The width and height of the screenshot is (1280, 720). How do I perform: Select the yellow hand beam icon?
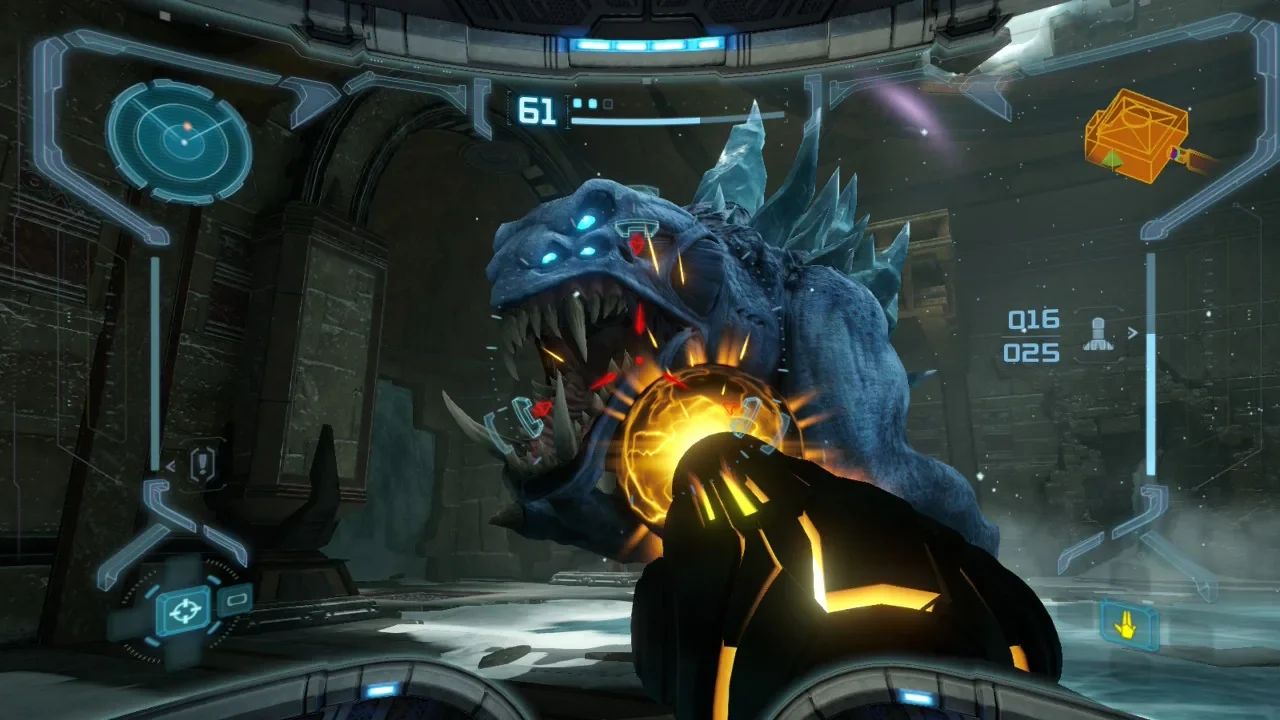pyautogui.click(x=1130, y=625)
